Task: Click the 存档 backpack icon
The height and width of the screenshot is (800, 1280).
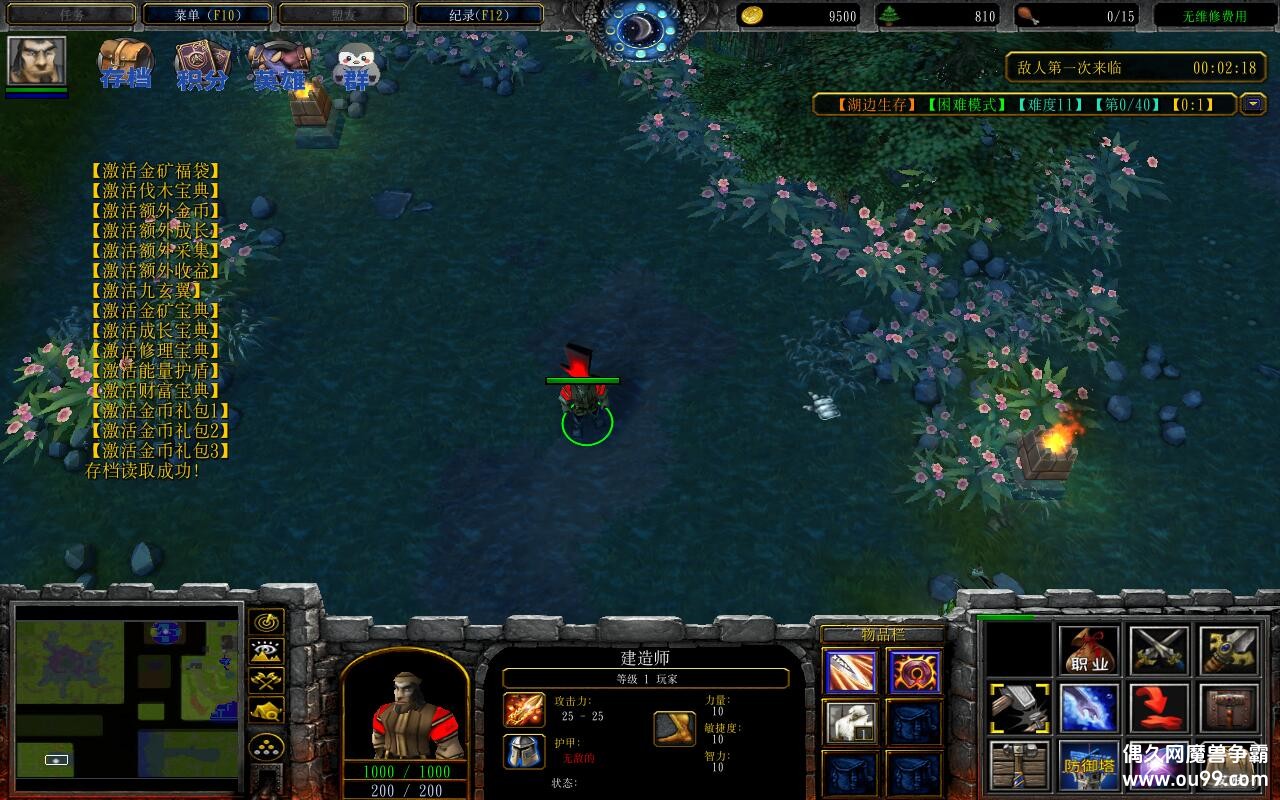Action: point(125,66)
